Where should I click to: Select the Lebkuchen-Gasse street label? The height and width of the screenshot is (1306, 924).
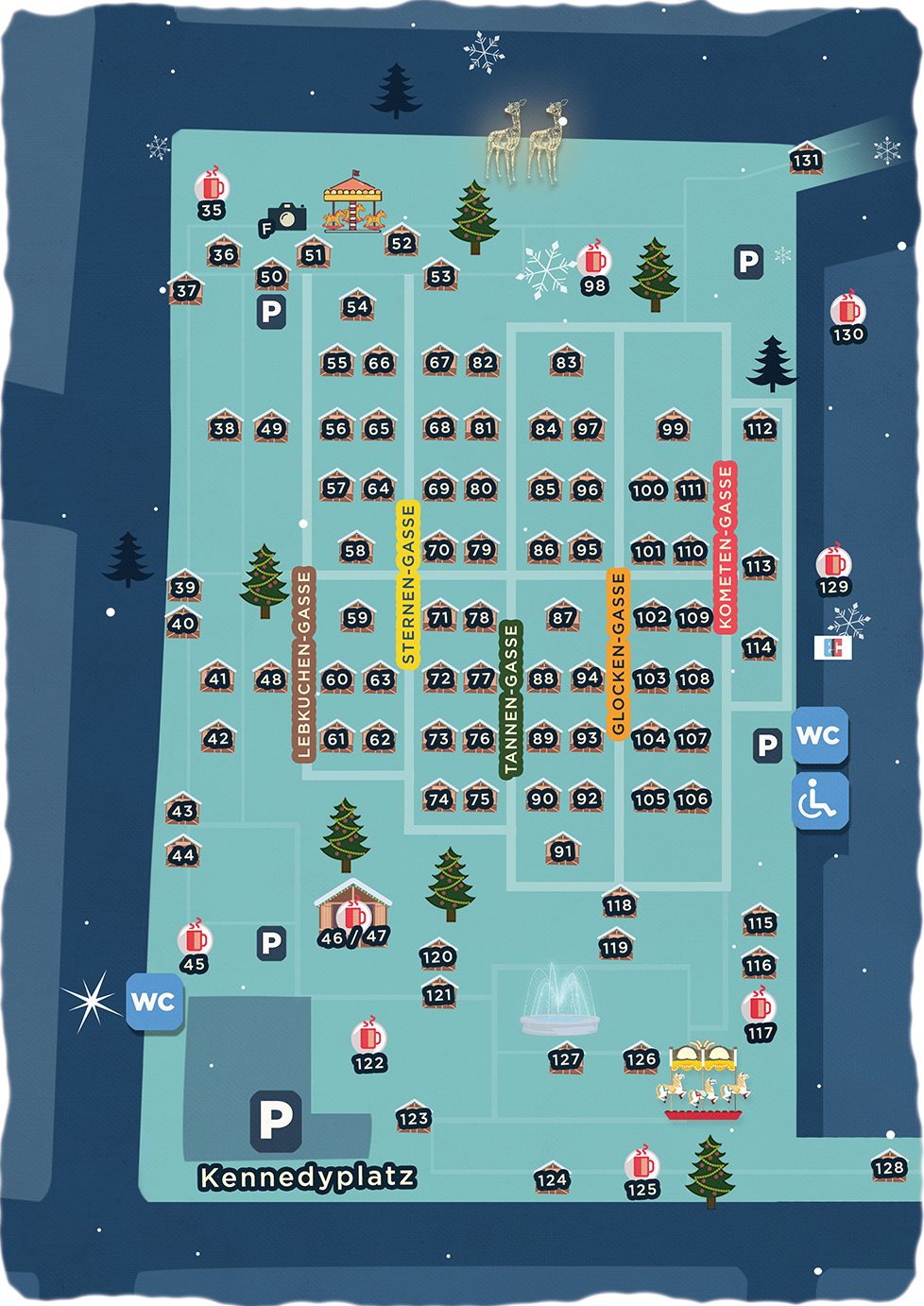pos(303,664)
